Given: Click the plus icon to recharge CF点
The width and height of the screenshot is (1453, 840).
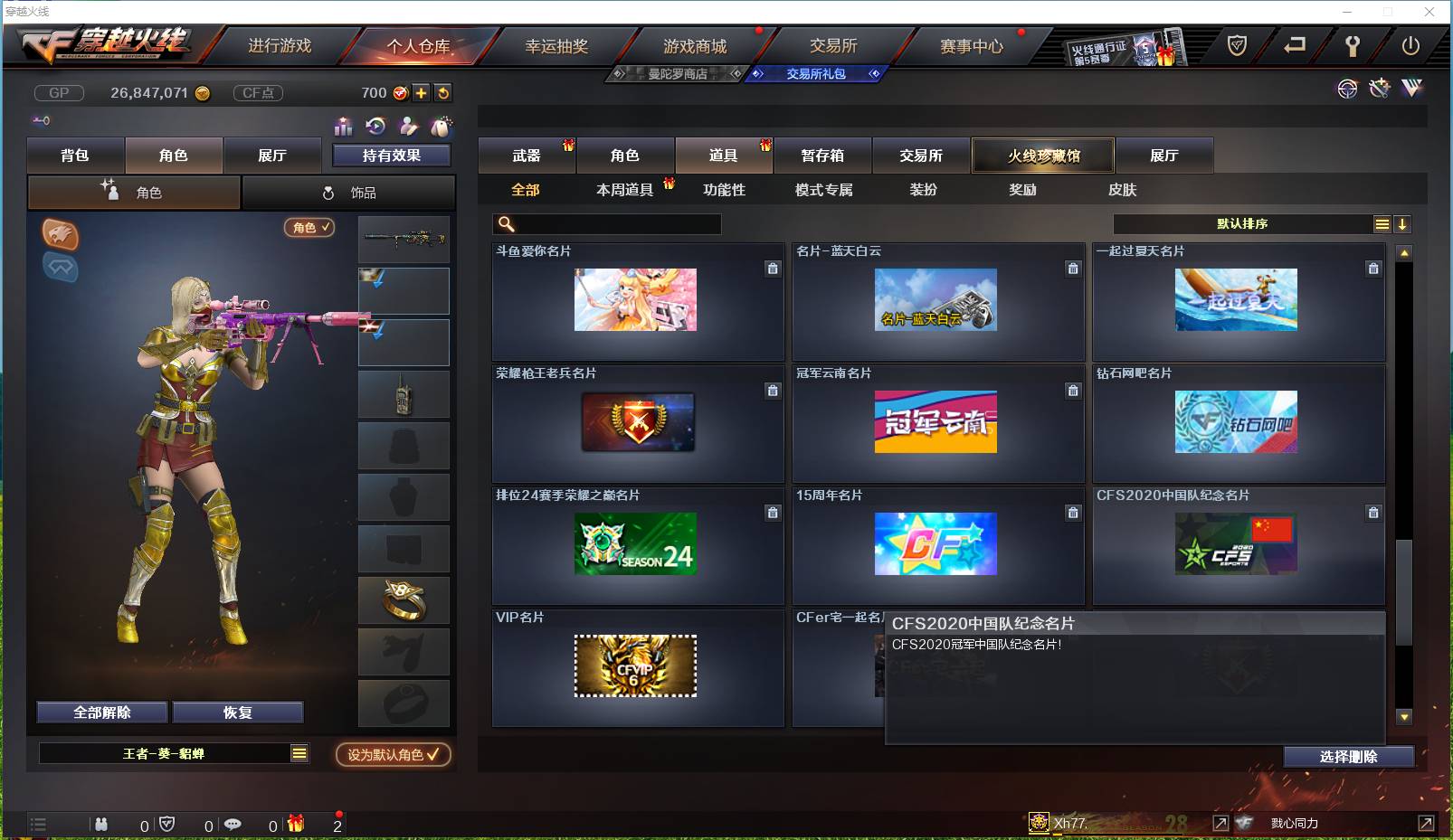Looking at the screenshot, I should pos(422,92).
